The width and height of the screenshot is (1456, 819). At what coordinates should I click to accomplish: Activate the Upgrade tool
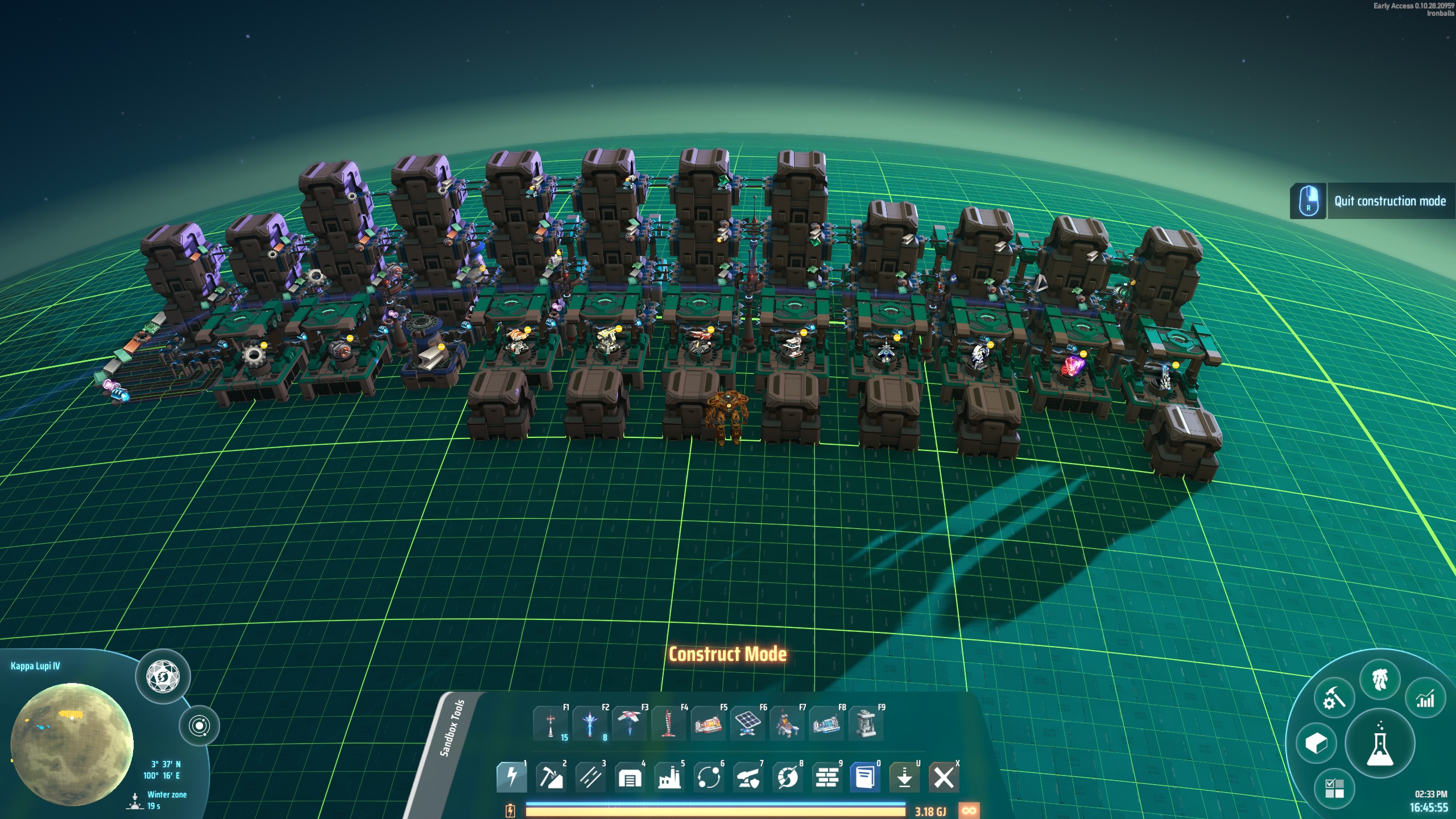coord(906,776)
